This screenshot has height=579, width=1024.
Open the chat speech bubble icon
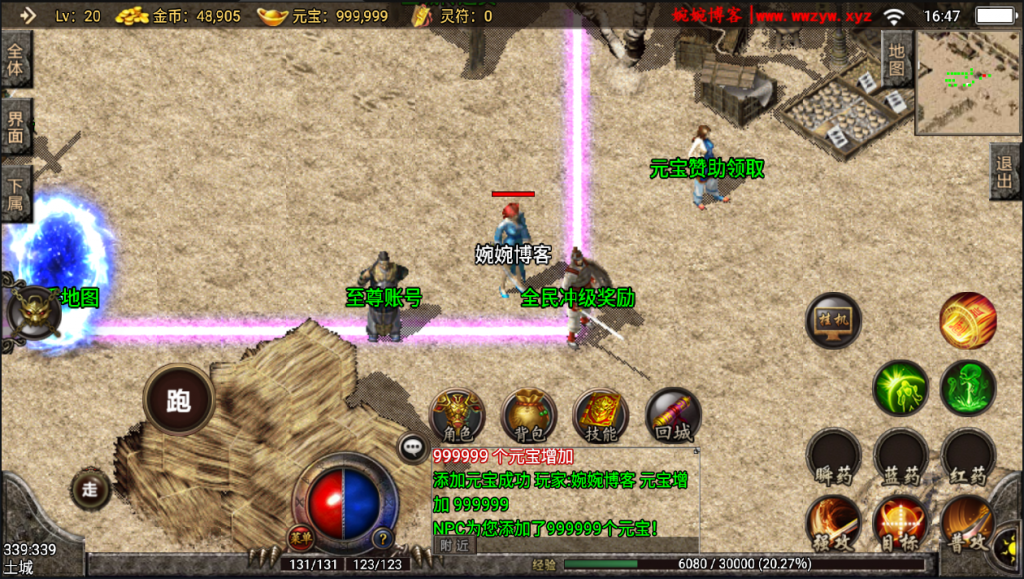click(x=412, y=448)
